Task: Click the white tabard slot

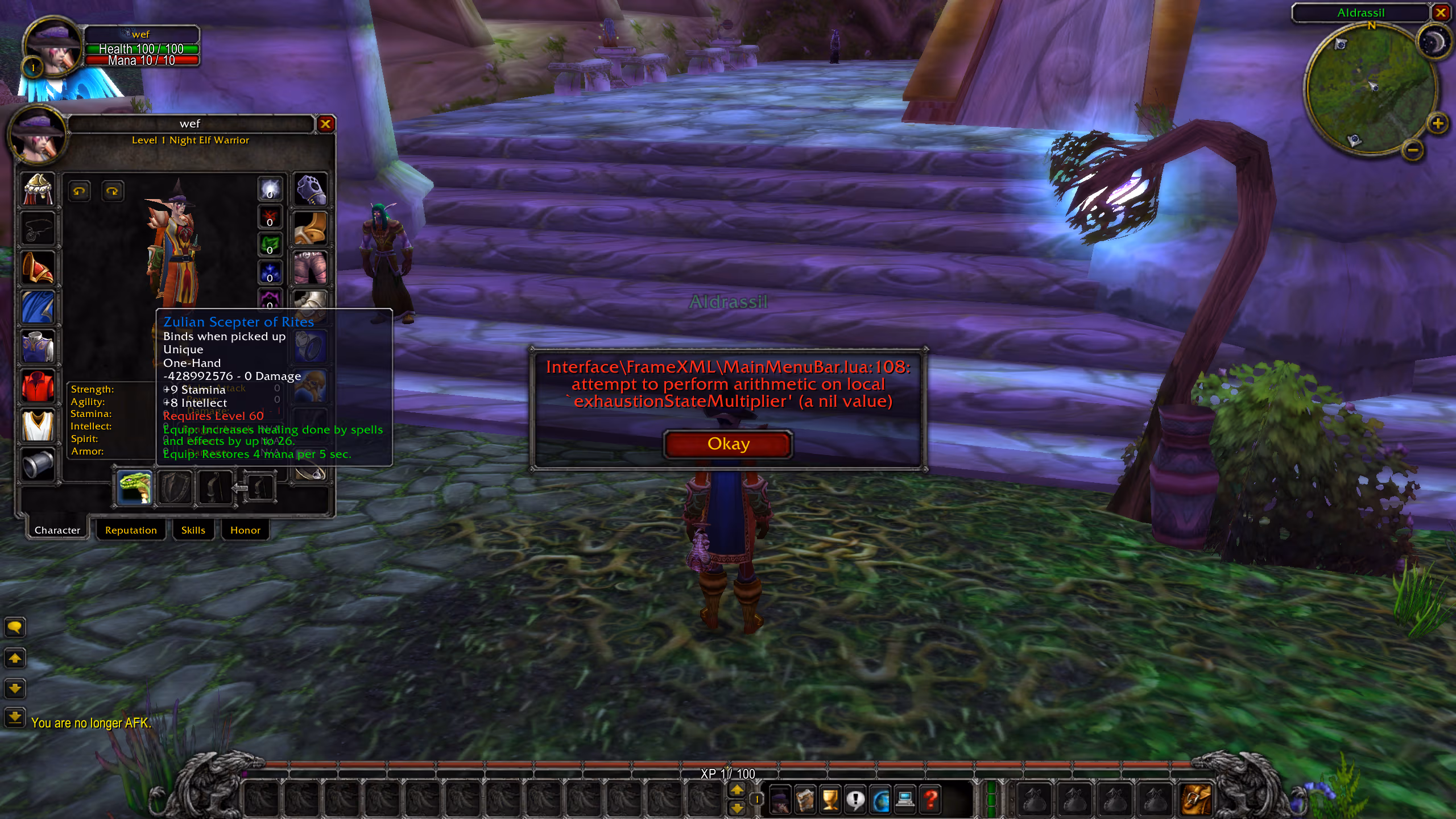Action: pos(38,425)
